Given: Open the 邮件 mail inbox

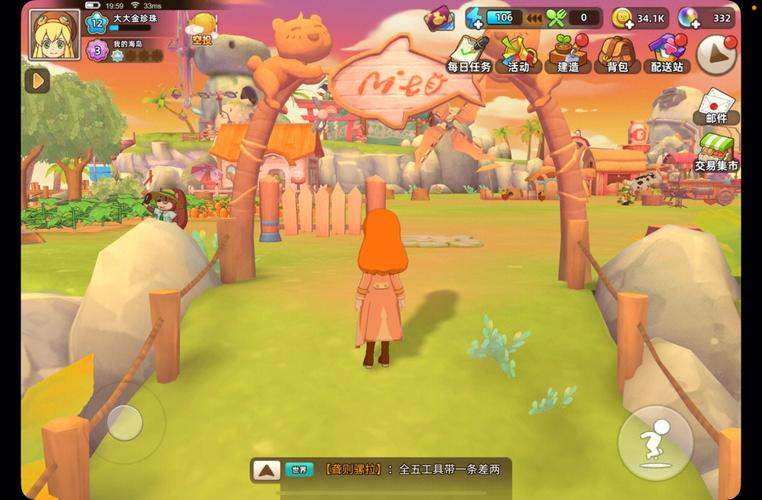Looking at the screenshot, I should [x=716, y=106].
